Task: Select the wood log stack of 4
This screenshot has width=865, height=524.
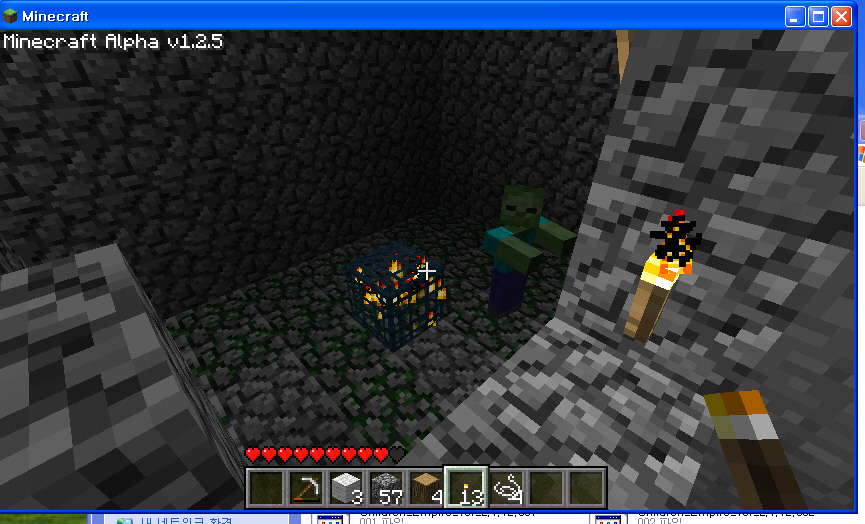Action: pyautogui.click(x=426, y=488)
